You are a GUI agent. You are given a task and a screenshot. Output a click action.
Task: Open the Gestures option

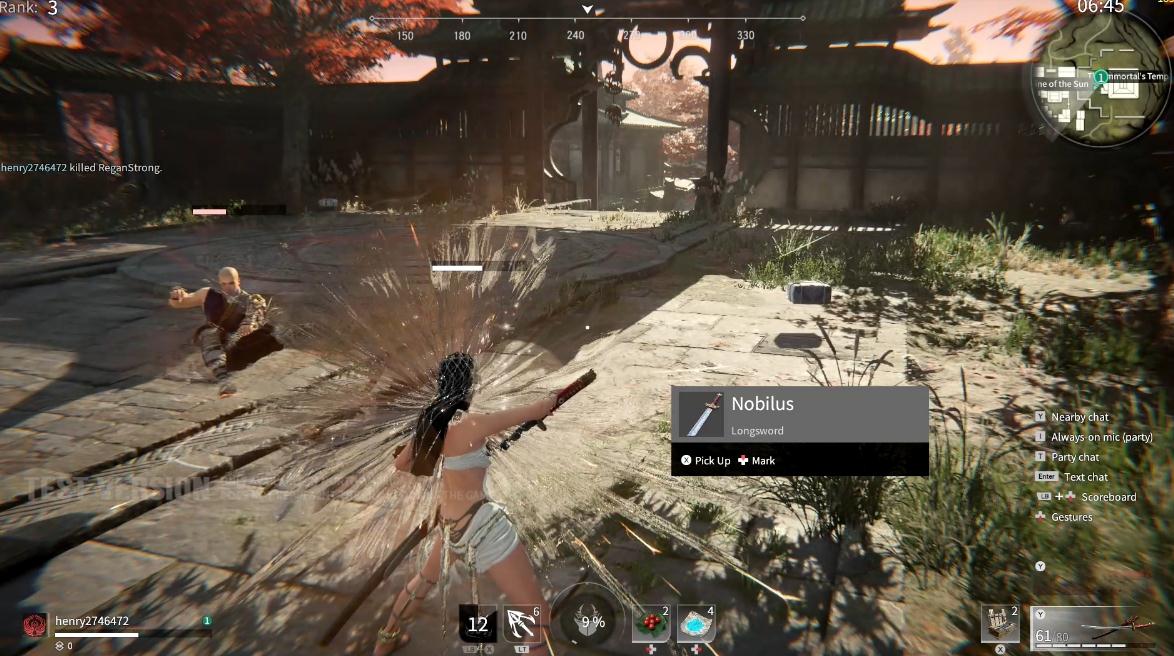tap(1071, 517)
